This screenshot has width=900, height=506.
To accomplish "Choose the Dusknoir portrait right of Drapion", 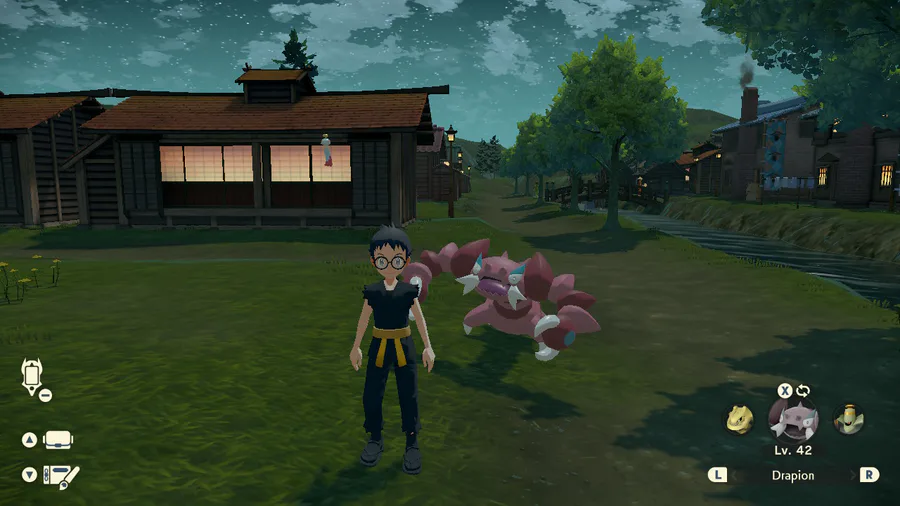I will 849,419.
